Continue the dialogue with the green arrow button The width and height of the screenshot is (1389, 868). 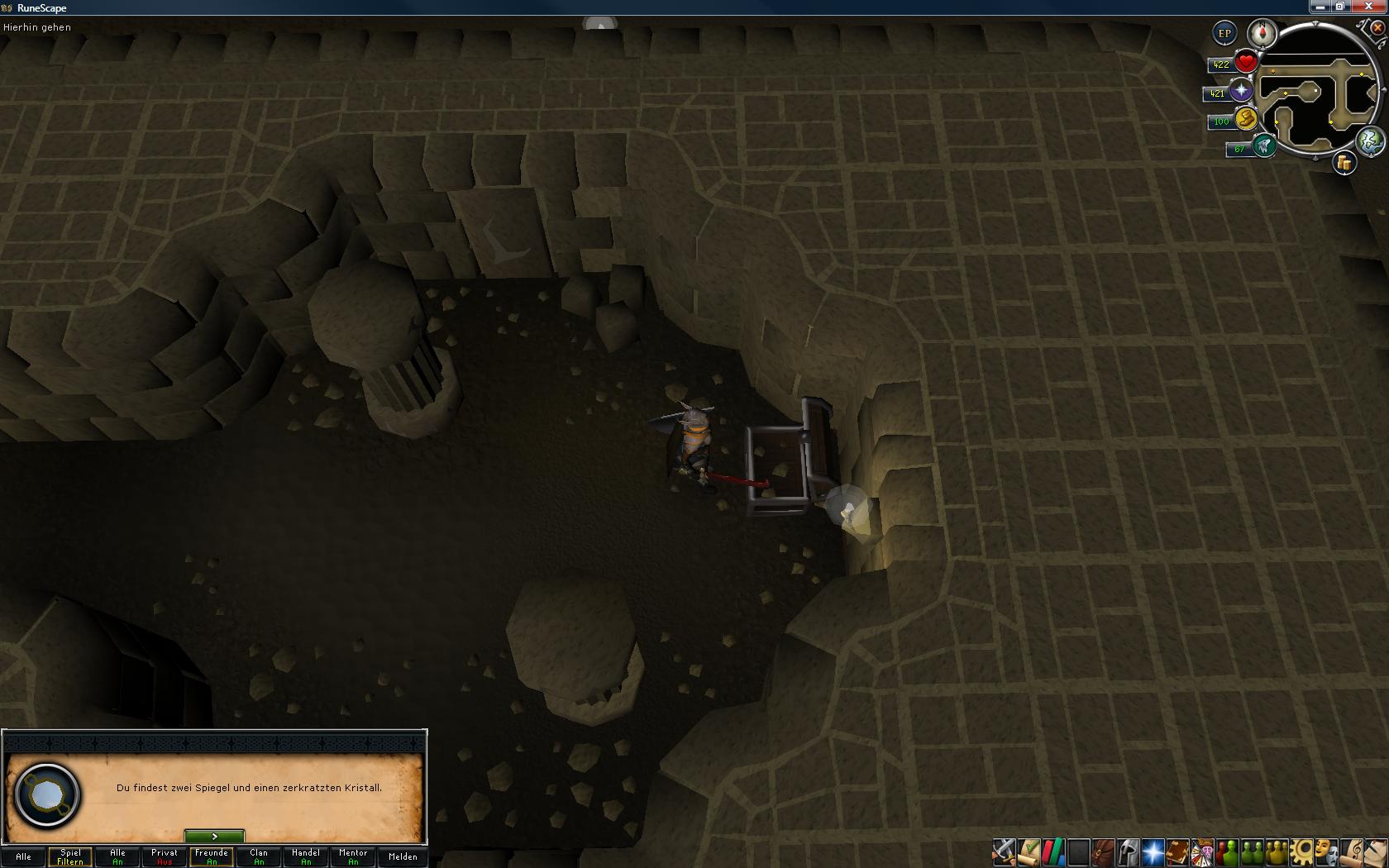(x=214, y=837)
